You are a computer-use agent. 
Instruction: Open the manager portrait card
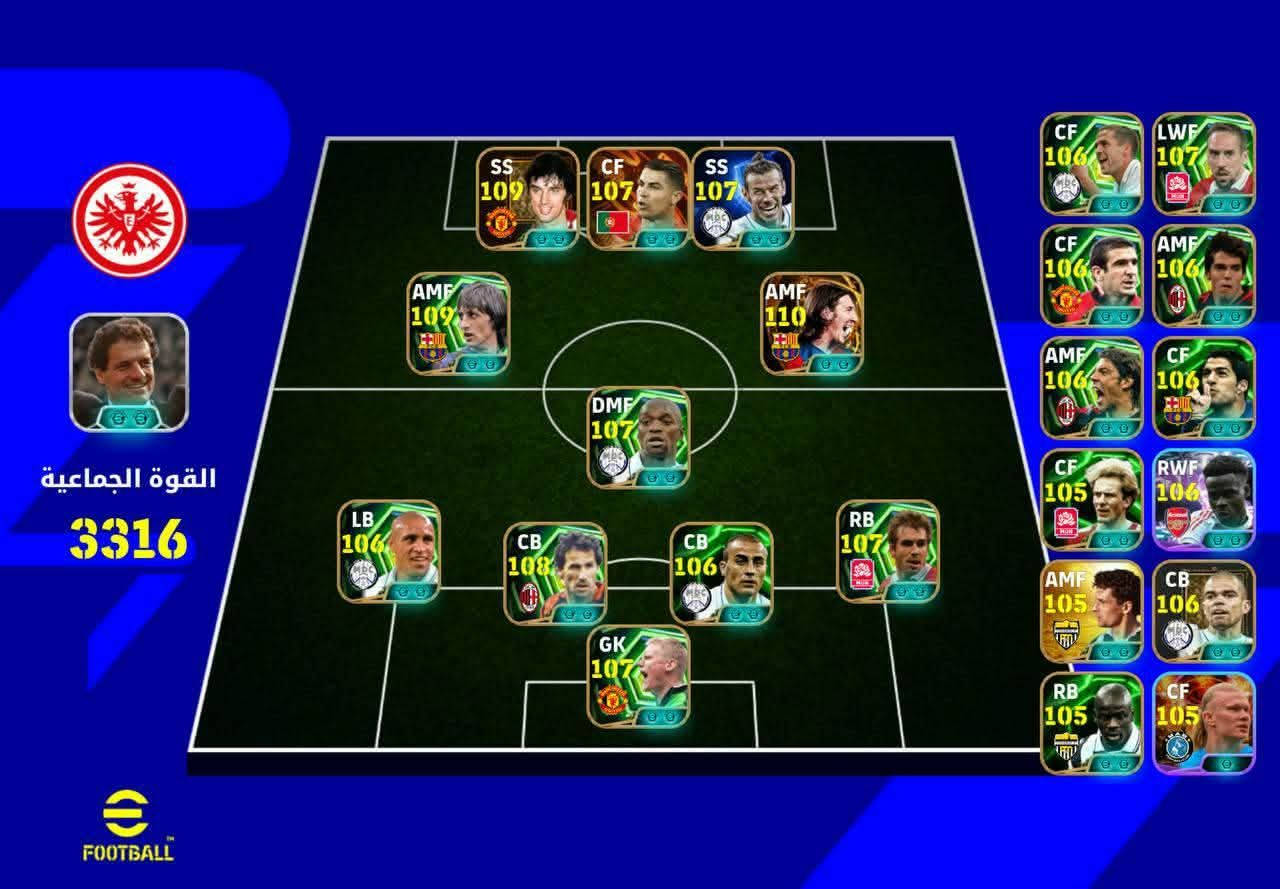(x=129, y=372)
